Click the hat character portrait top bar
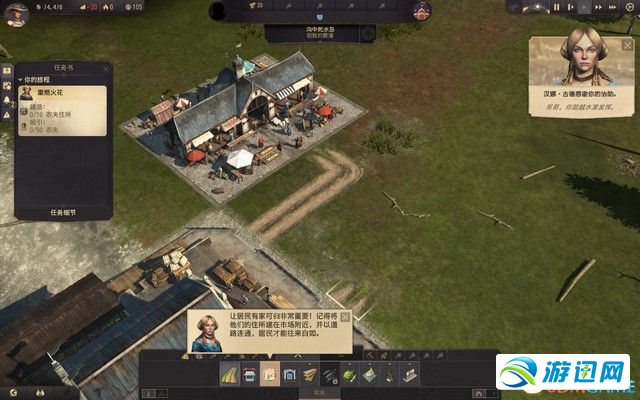640x400 pixels. tap(421, 10)
